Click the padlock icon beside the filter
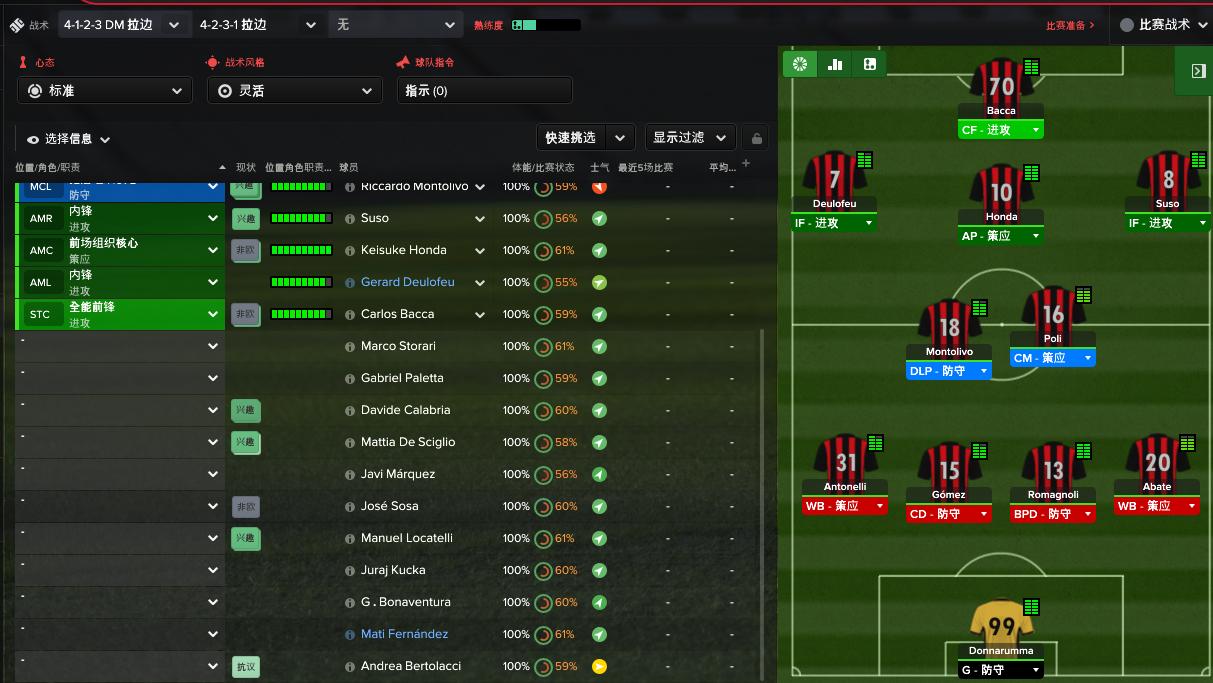The image size is (1213, 683). (757, 139)
